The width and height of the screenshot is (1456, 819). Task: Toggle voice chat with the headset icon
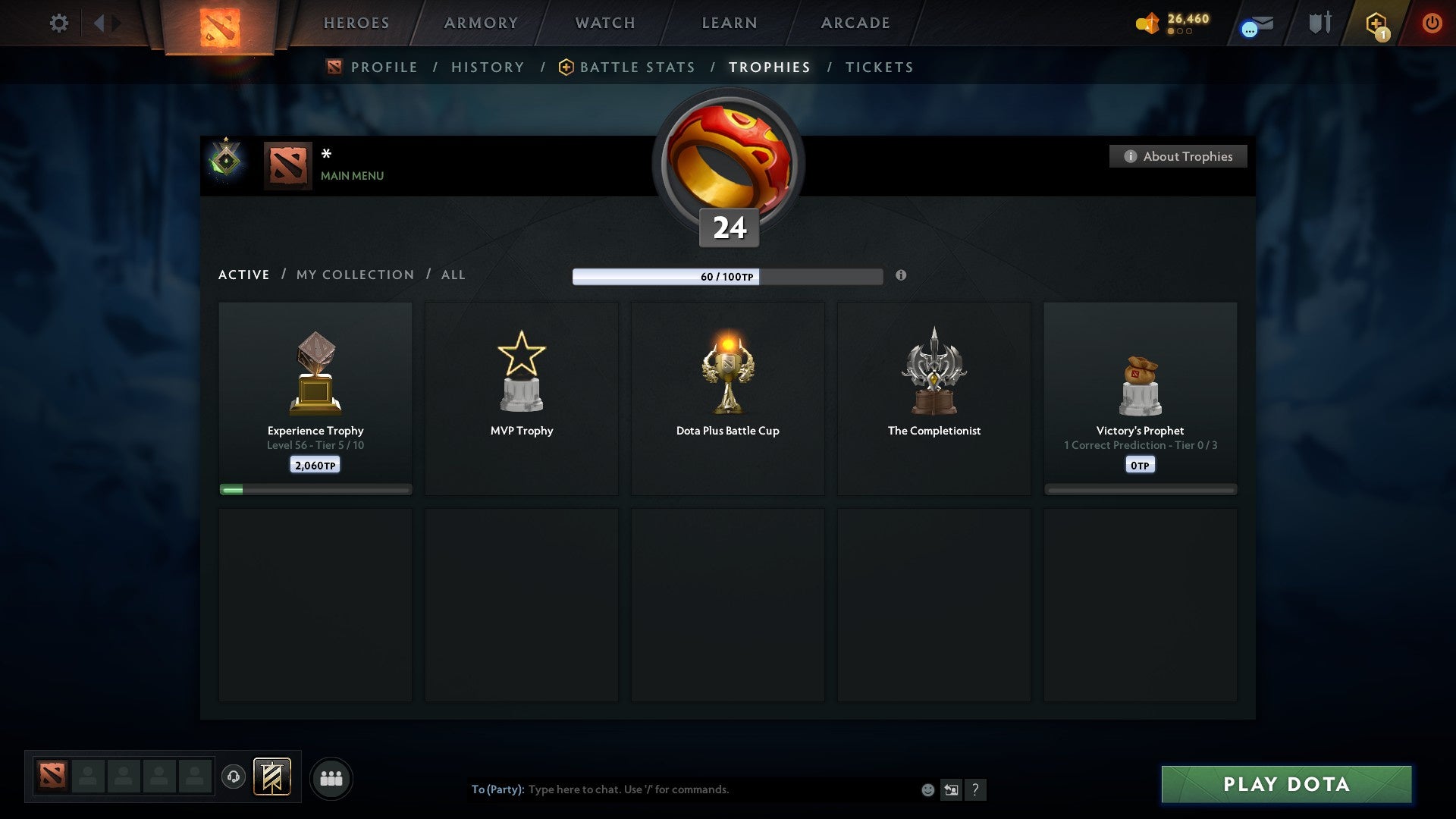(x=234, y=774)
